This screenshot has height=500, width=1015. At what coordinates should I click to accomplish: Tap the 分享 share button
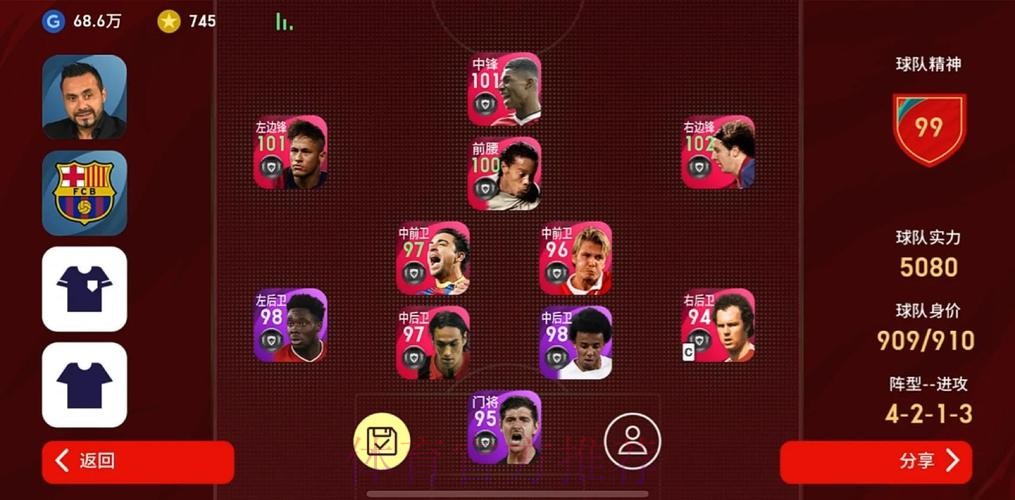tap(876, 461)
